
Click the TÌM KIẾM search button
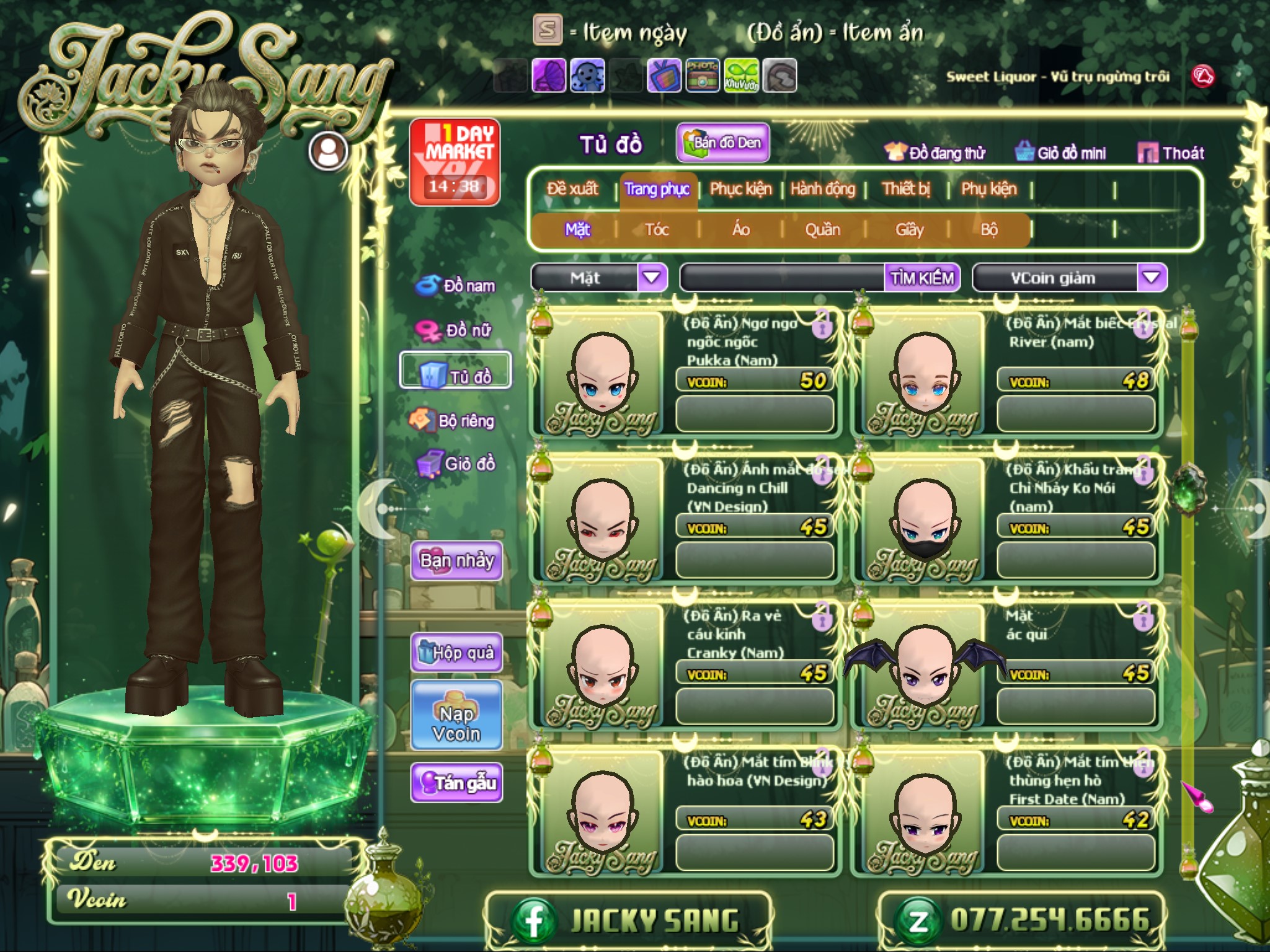[x=922, y=278]
